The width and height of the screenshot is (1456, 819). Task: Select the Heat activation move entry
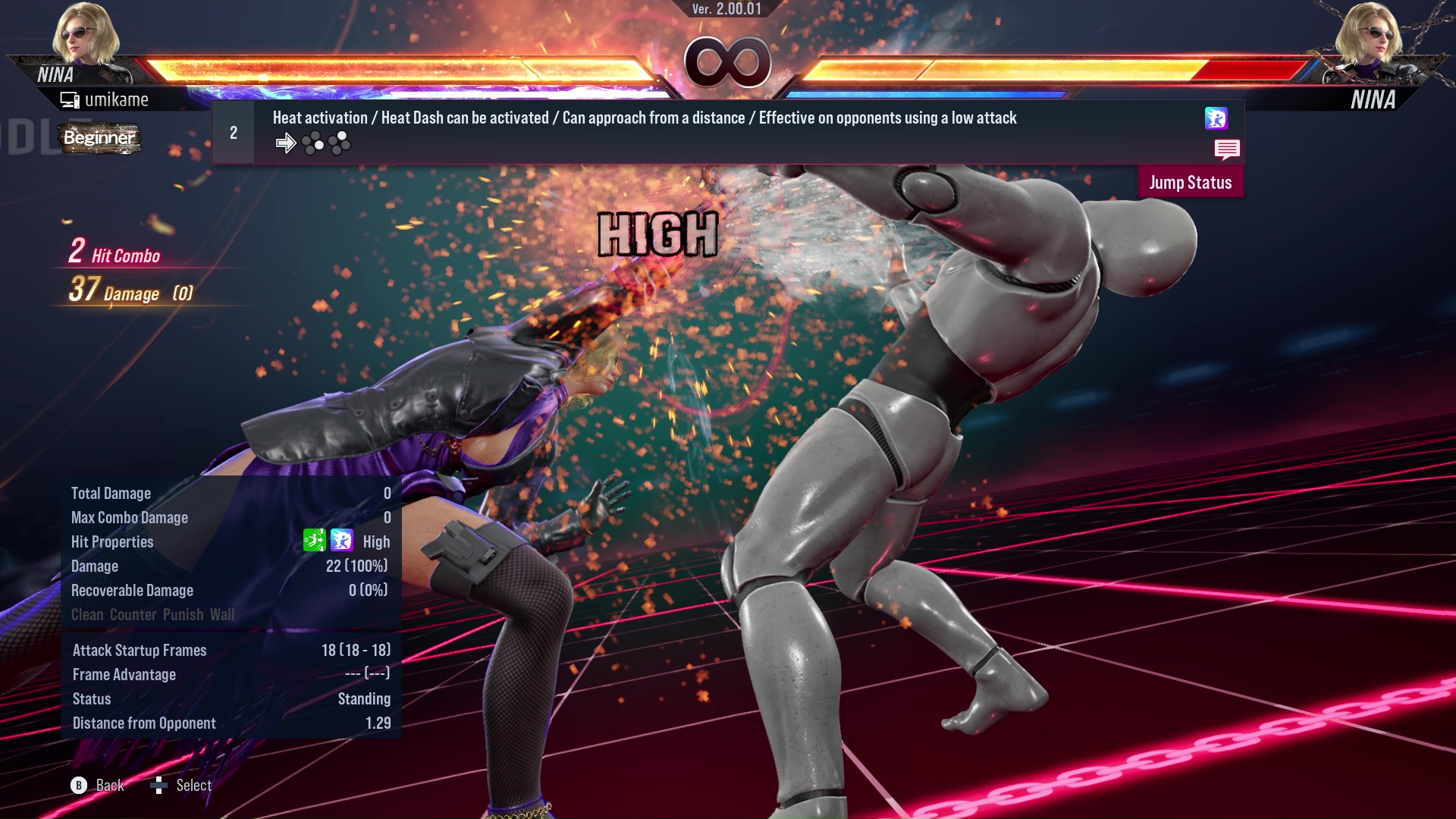pos(645,118)
